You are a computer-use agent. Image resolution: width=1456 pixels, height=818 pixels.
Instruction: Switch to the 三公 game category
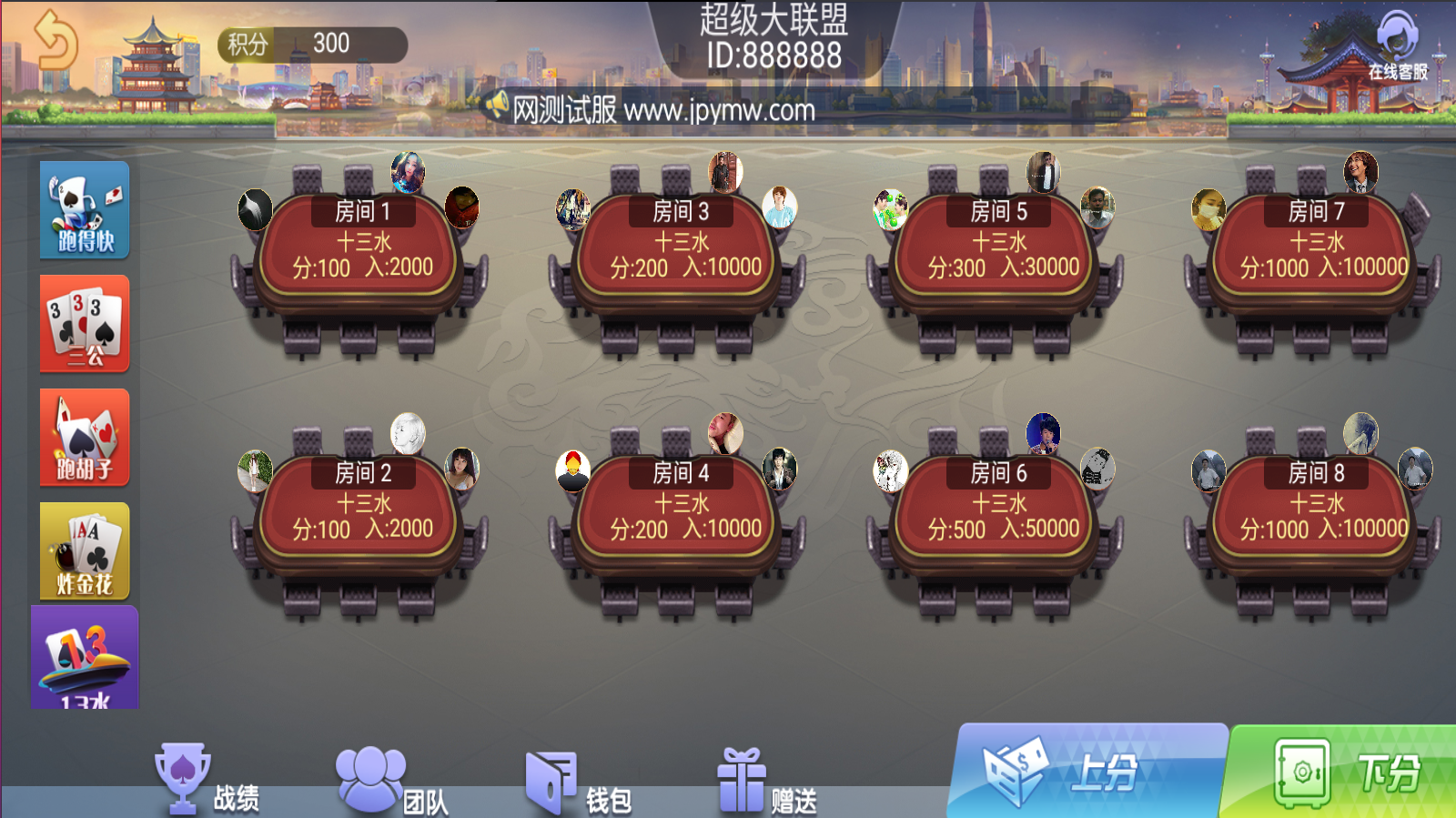[x=85, y=324]
